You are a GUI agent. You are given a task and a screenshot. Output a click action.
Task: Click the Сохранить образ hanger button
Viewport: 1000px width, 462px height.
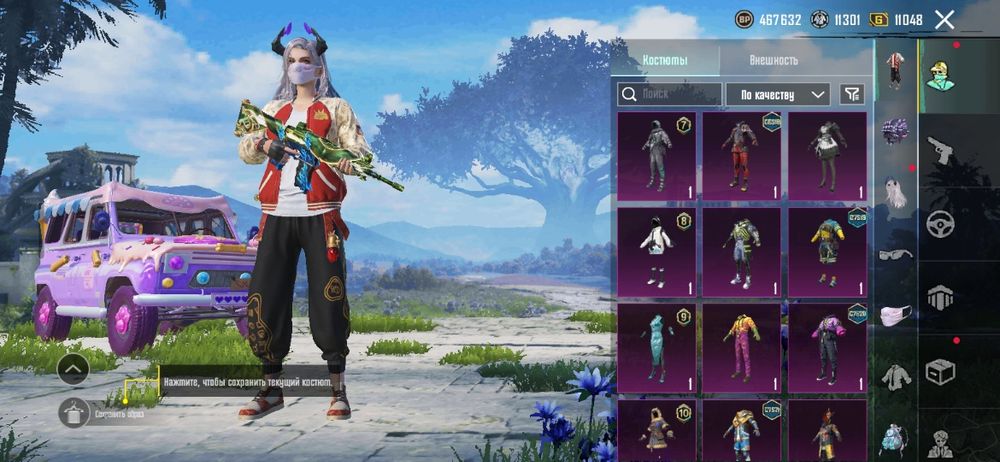(74, 413)
